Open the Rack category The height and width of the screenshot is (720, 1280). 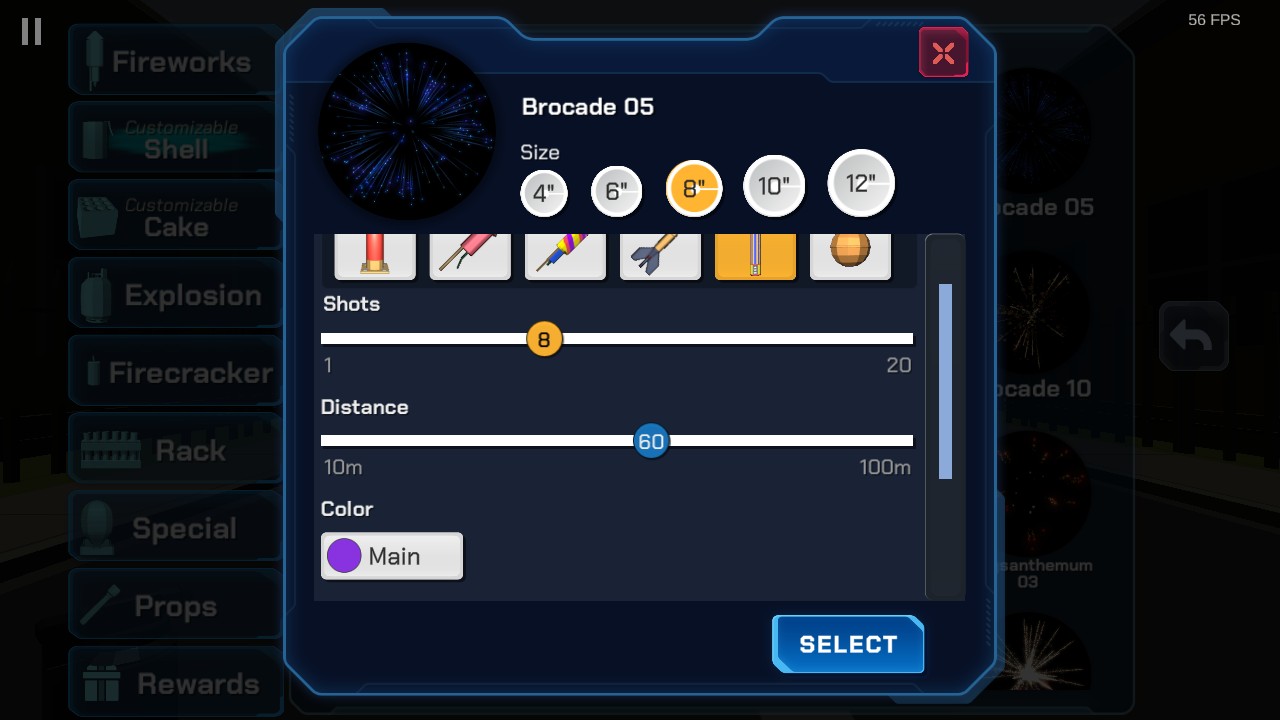(175, 451)
